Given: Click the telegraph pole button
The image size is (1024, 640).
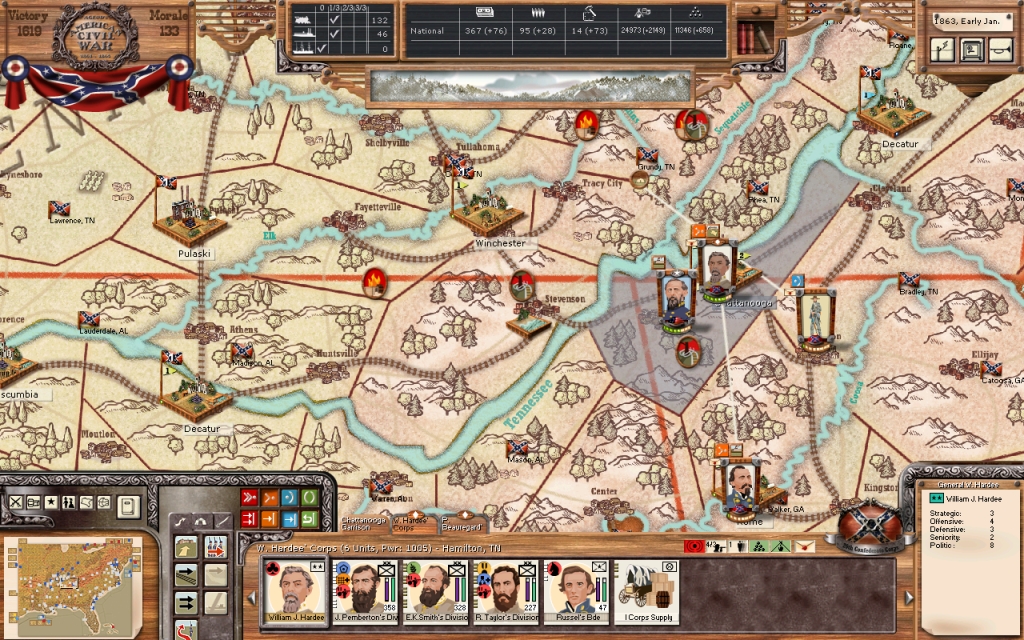Looking at the screenshot, I should 942,48.
